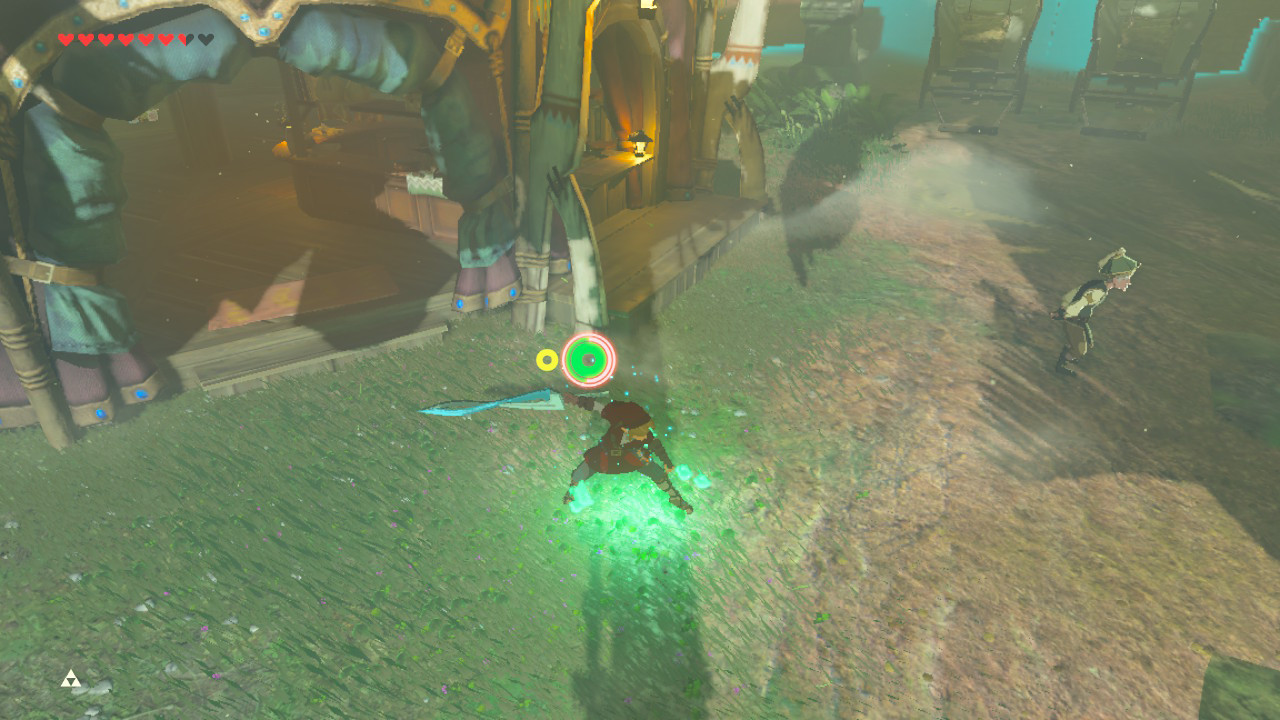
Task: Click the first red heart icon
Action: [x=65, y=39]
